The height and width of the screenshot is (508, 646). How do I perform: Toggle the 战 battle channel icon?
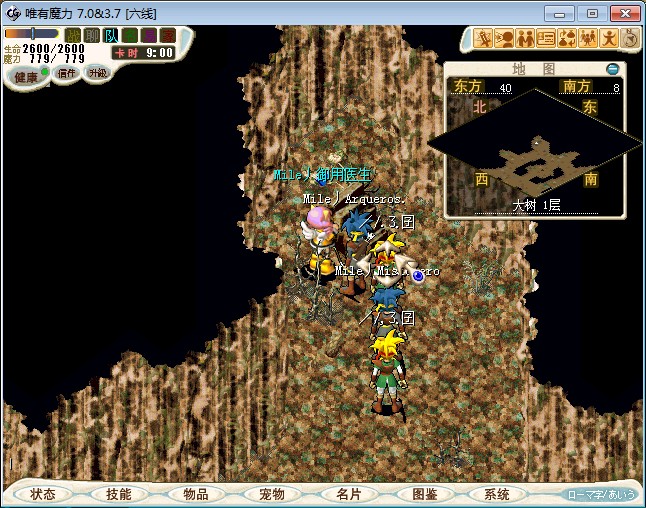pyautogui.click(x=73, y=36)
